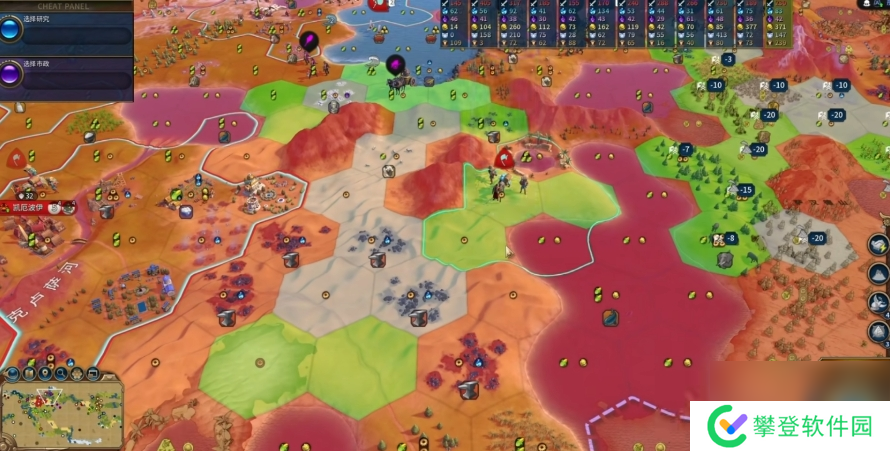Image resolution: width=890 pixels, height=451 pixels.
Task: Open the map pins marker button
Action: click(47, 374)
